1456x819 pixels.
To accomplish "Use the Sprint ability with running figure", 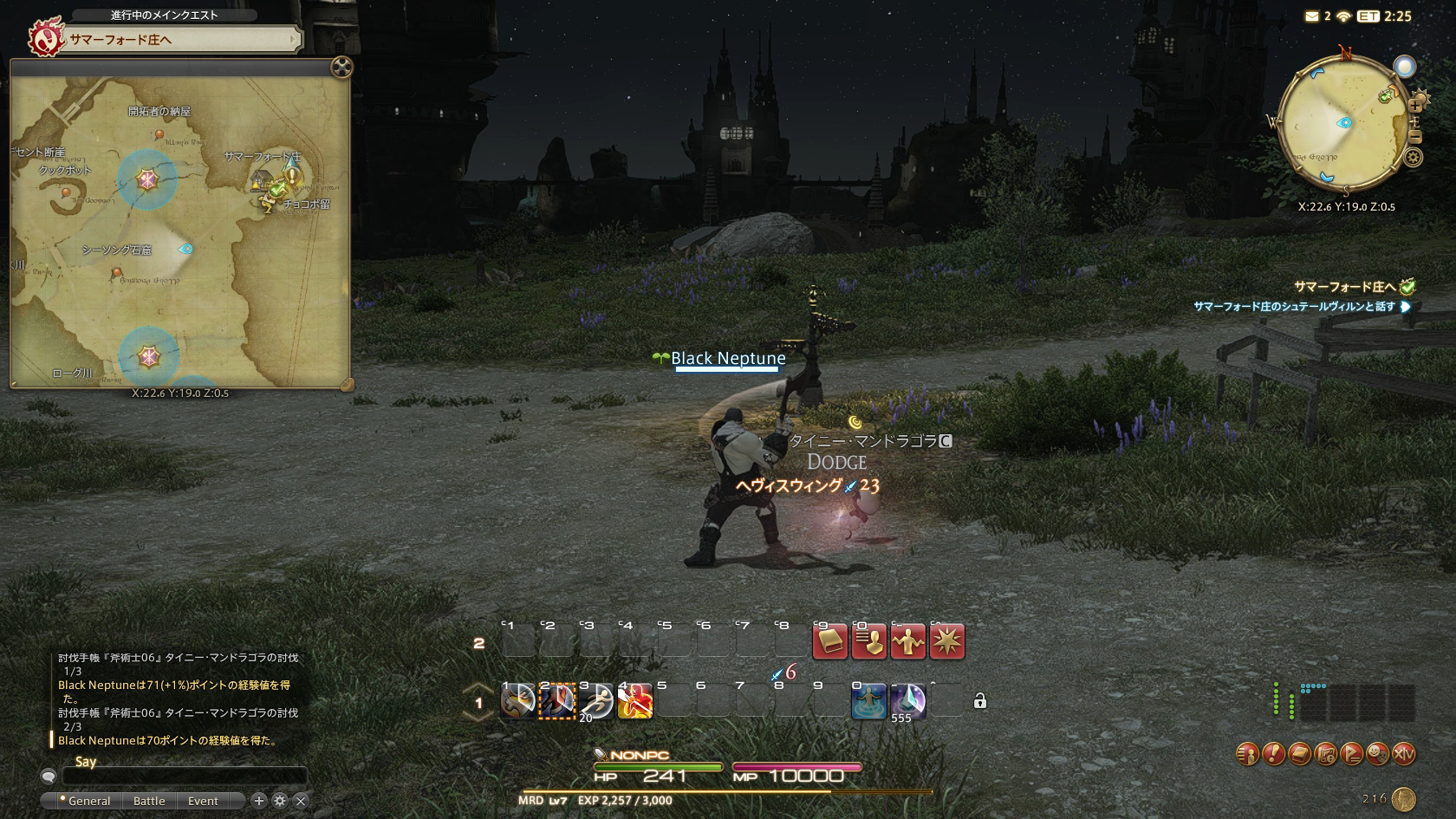I will pos(596,701).
